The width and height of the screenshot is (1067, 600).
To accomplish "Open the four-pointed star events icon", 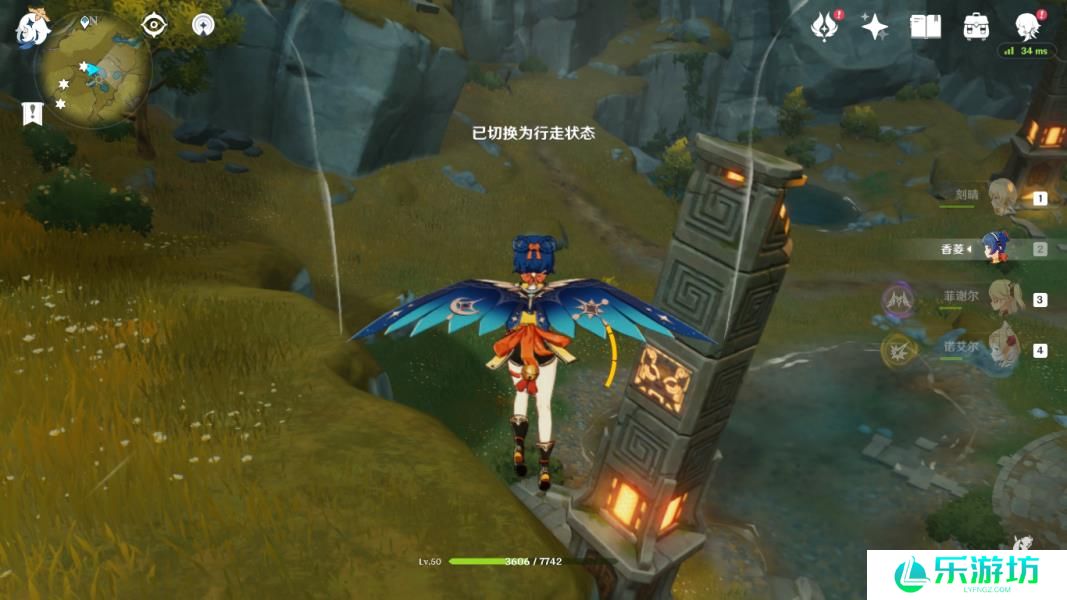I will tap(874, 27).
